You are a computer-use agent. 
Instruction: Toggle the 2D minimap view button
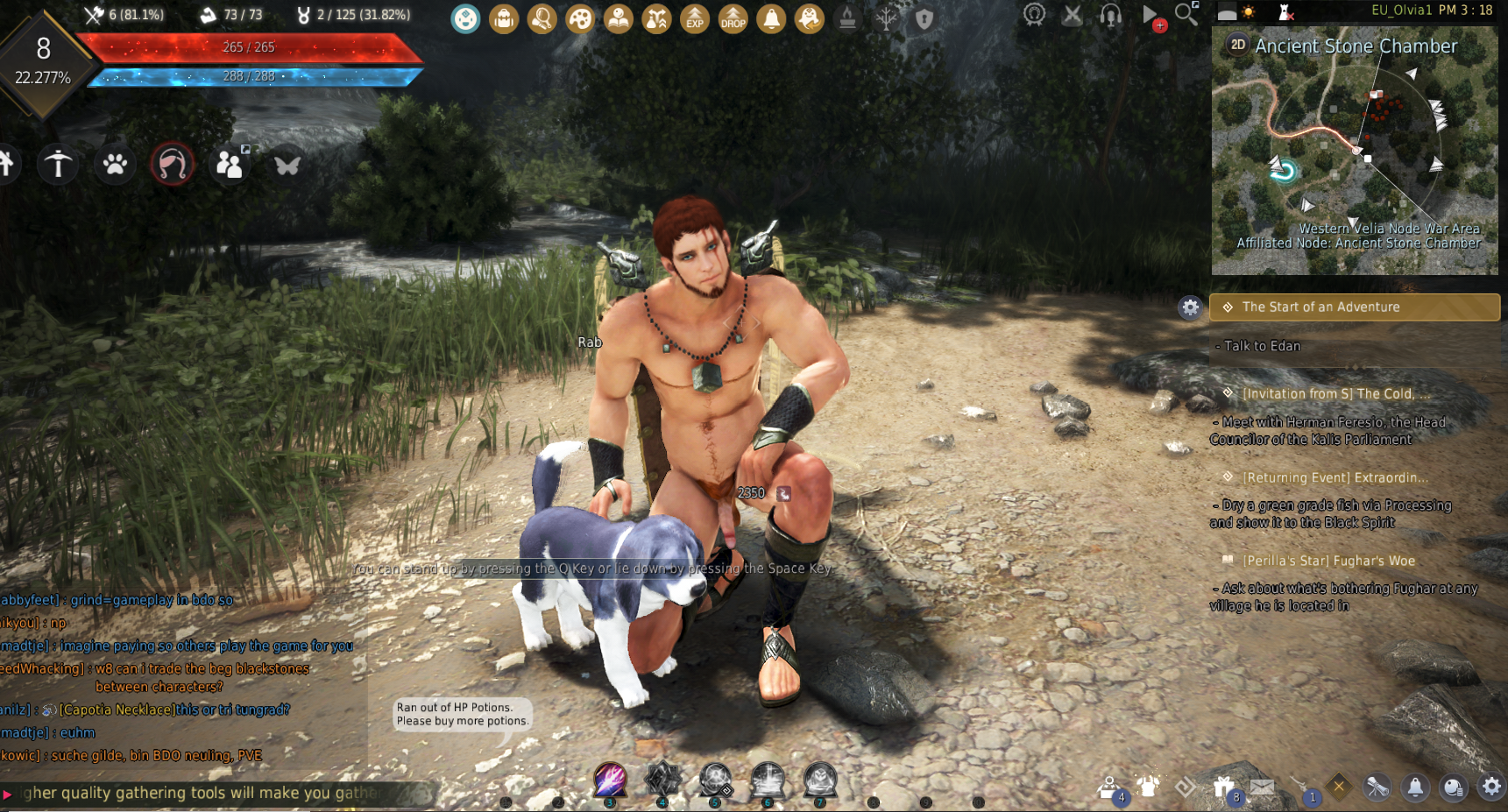(x=1237, y=45)
